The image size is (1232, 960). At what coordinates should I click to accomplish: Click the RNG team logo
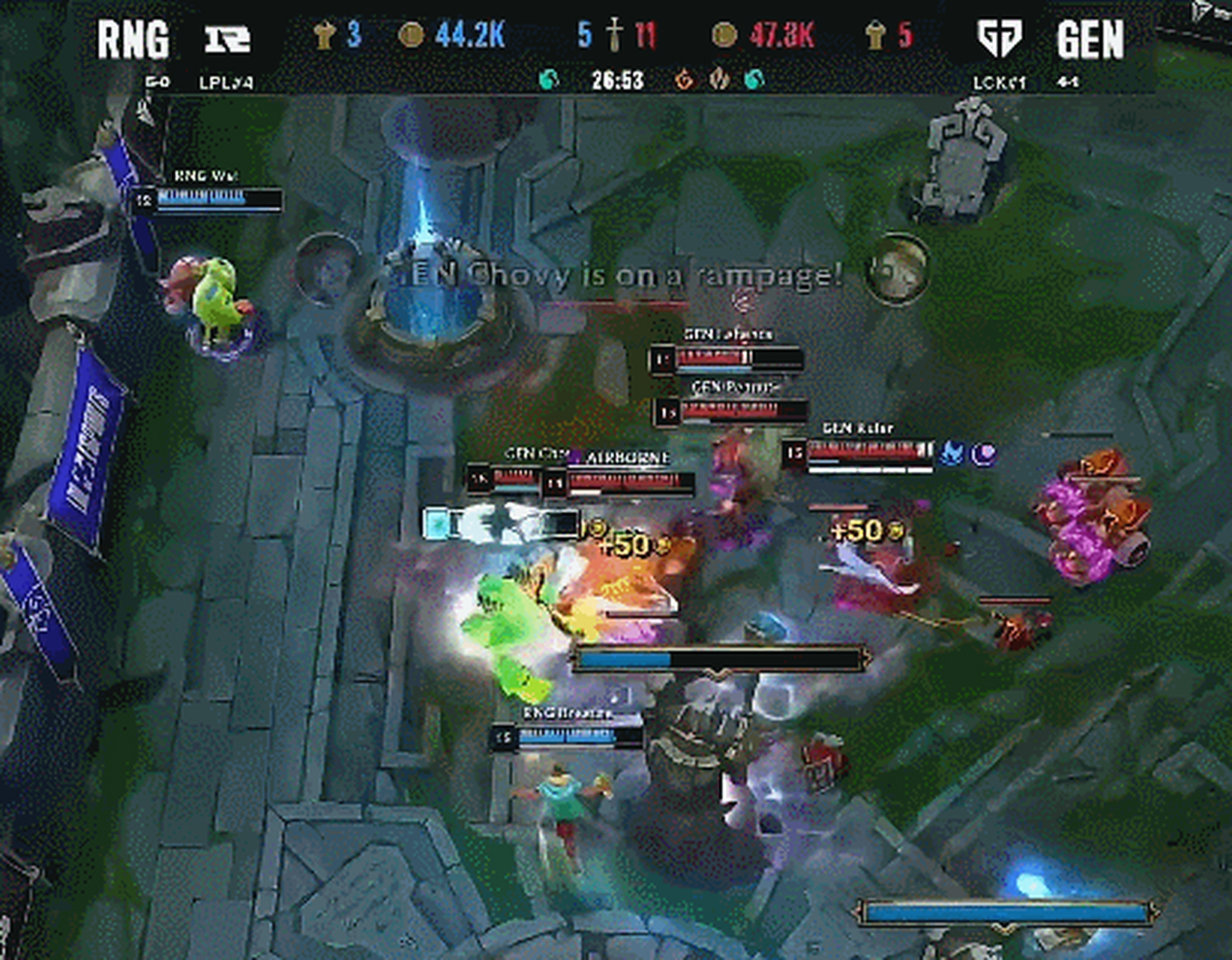(228, 38)
